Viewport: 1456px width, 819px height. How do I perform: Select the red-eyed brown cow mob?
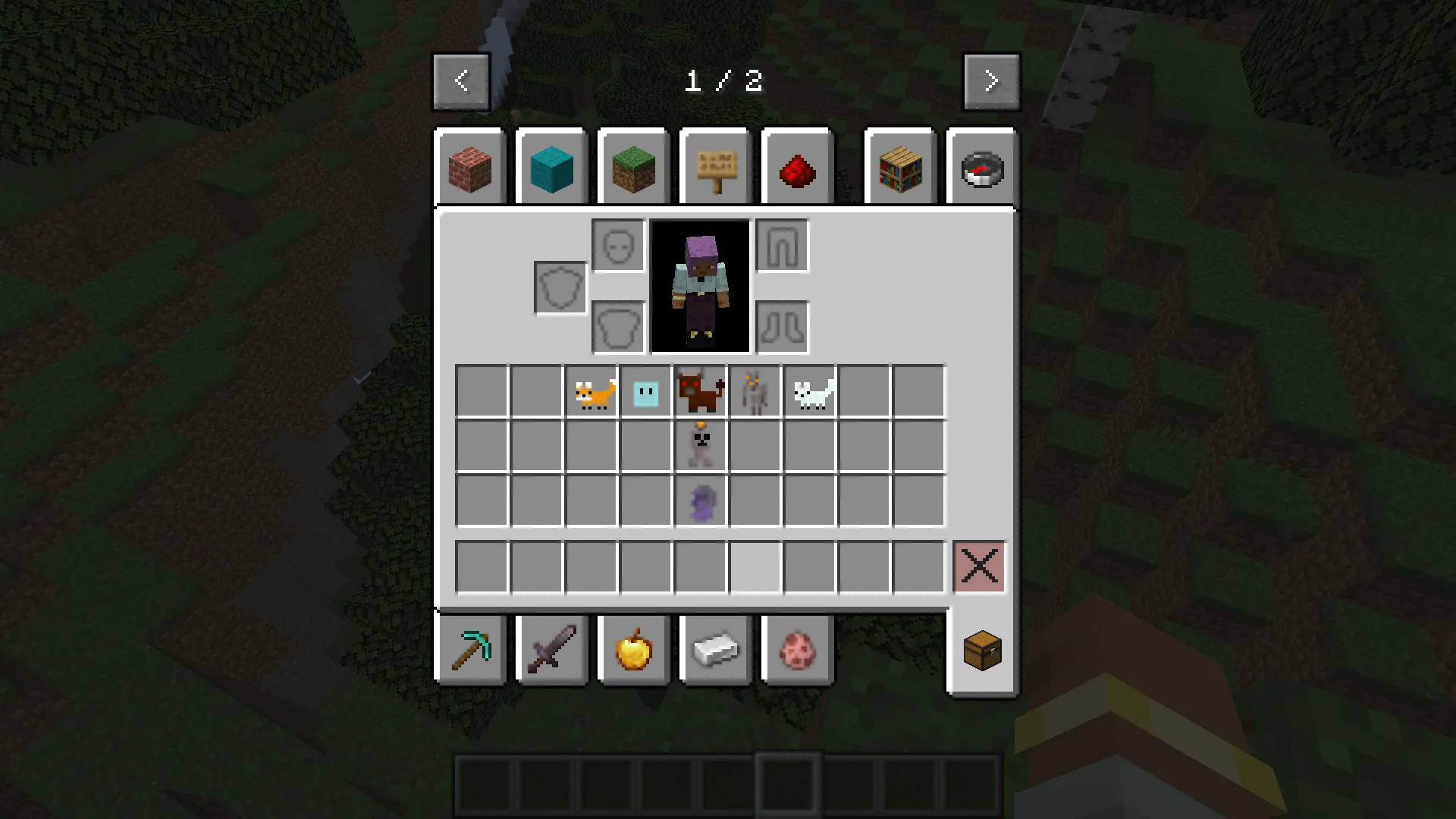[x=699, y=391]
